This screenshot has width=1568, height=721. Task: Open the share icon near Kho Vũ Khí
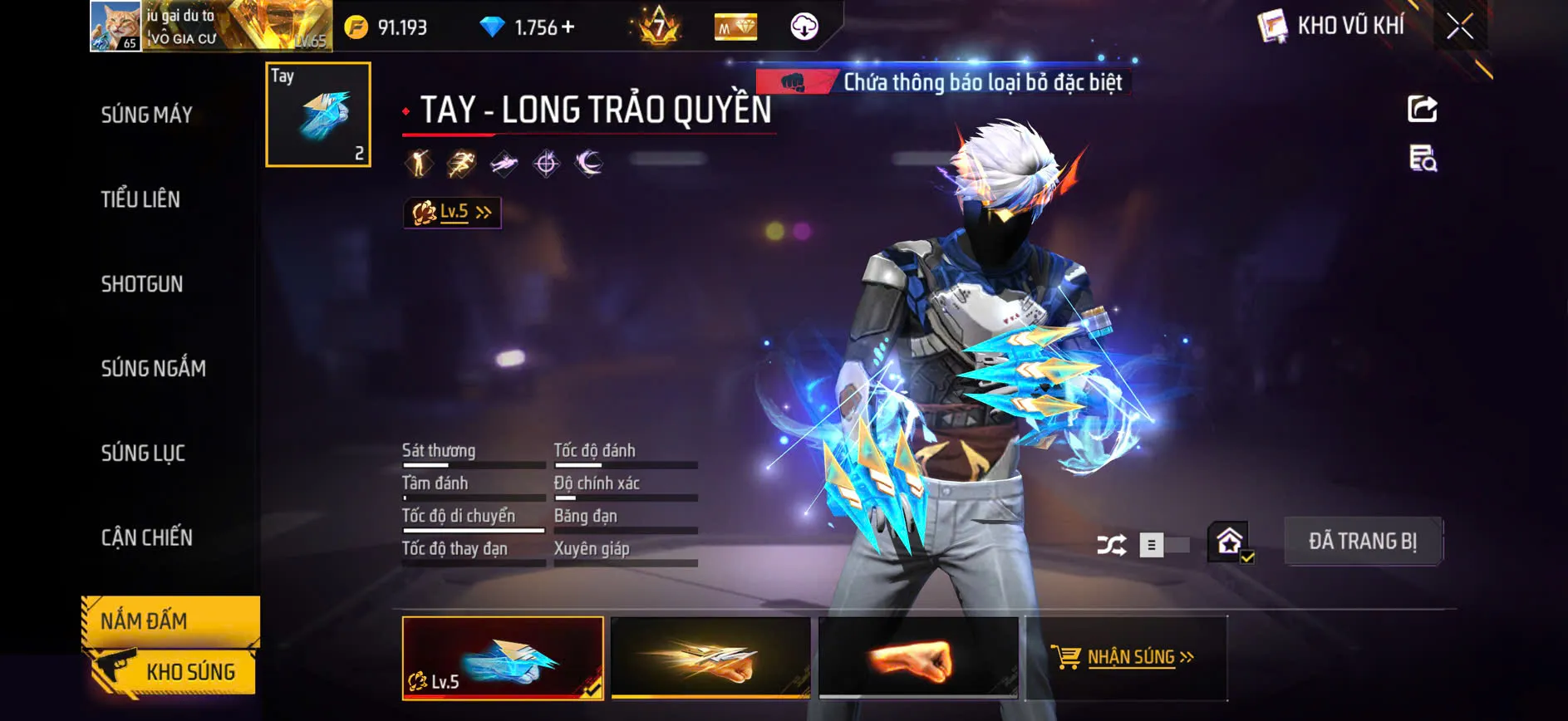[1424, 109]
